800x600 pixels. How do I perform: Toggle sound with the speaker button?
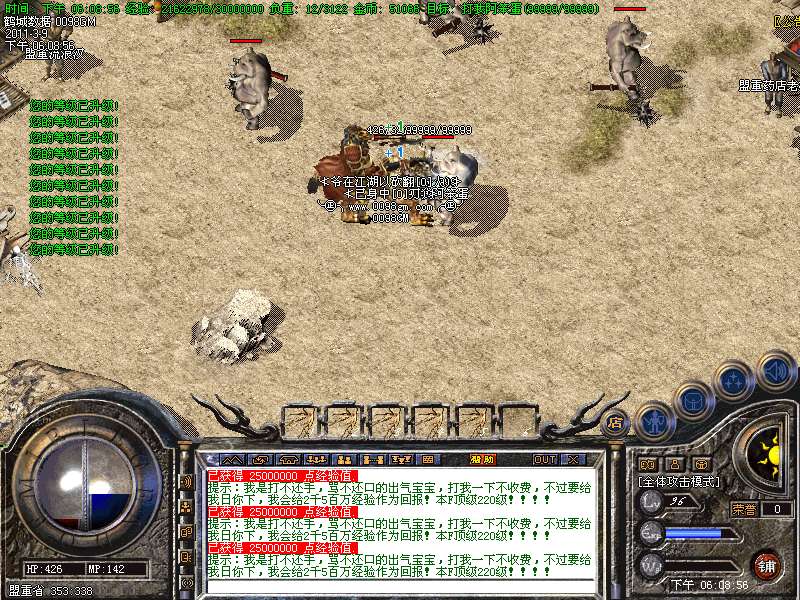pos(775,370)
